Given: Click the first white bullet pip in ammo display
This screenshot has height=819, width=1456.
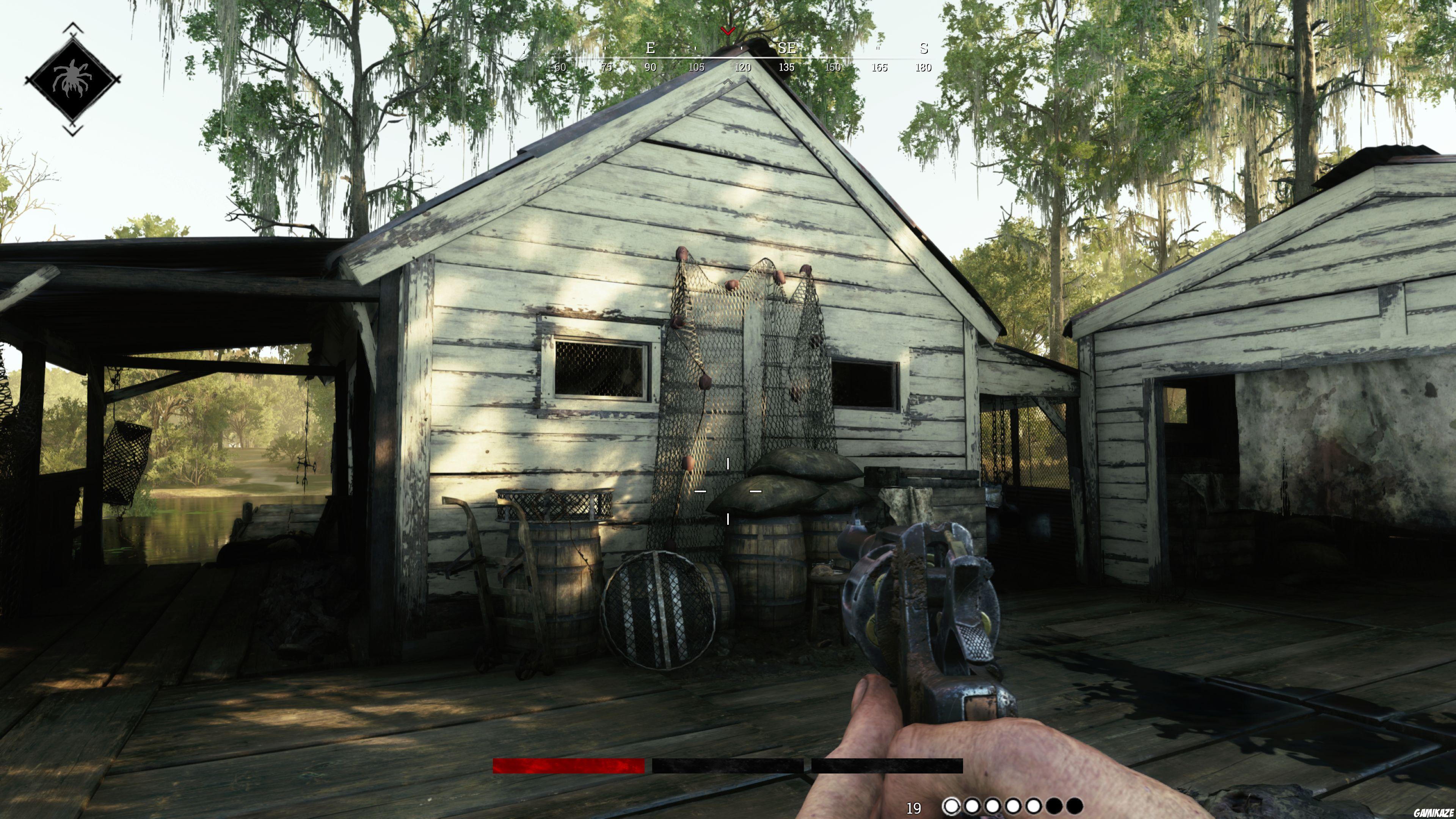Looking at the screenshot, I should click(952, 807).
